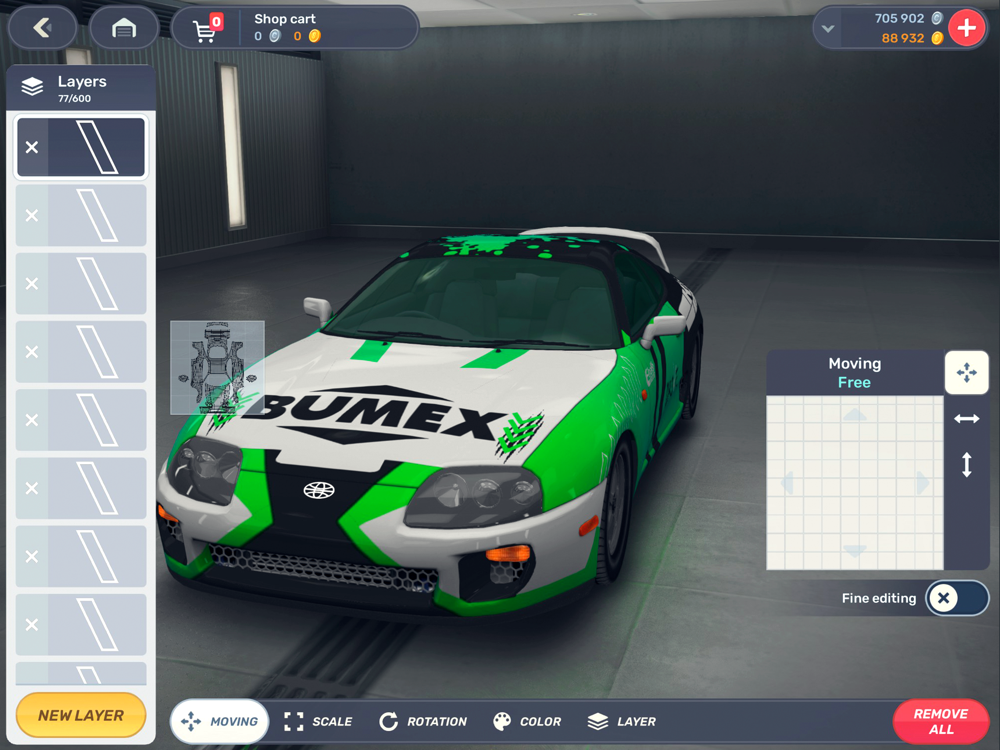Open the garage home button
This screenshot has width=1000, height=750.
click(124, 28)
